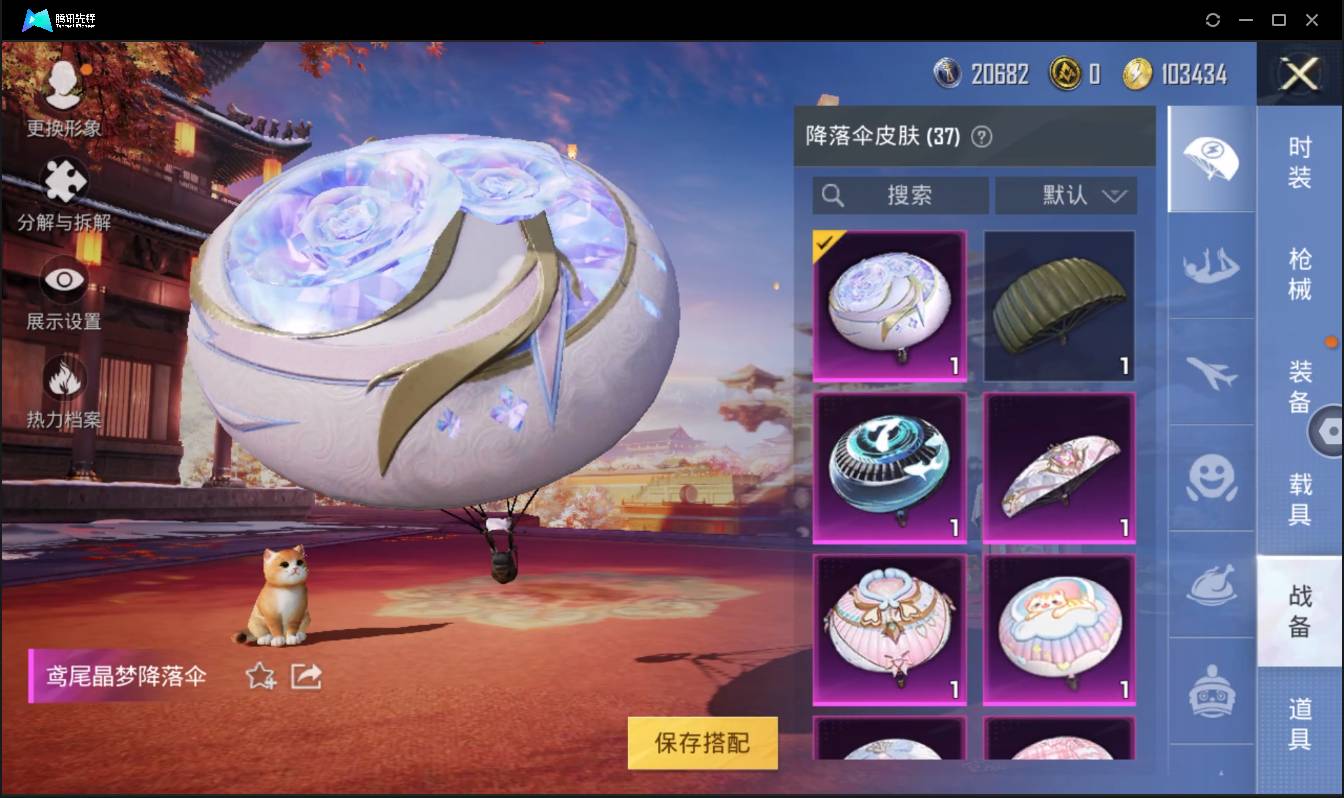
Task: Click the 搜索 search input field
Action: pyautogui.click(x=899, y=196)
